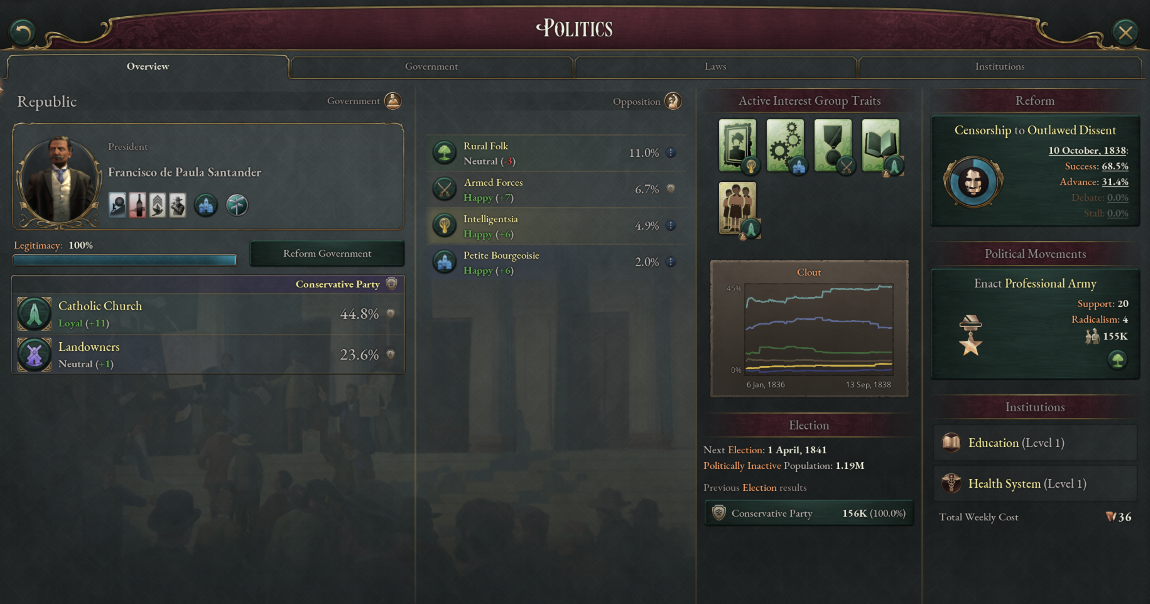Close the Politics window
The image size is (1150, 604).
click(1126, 33)
